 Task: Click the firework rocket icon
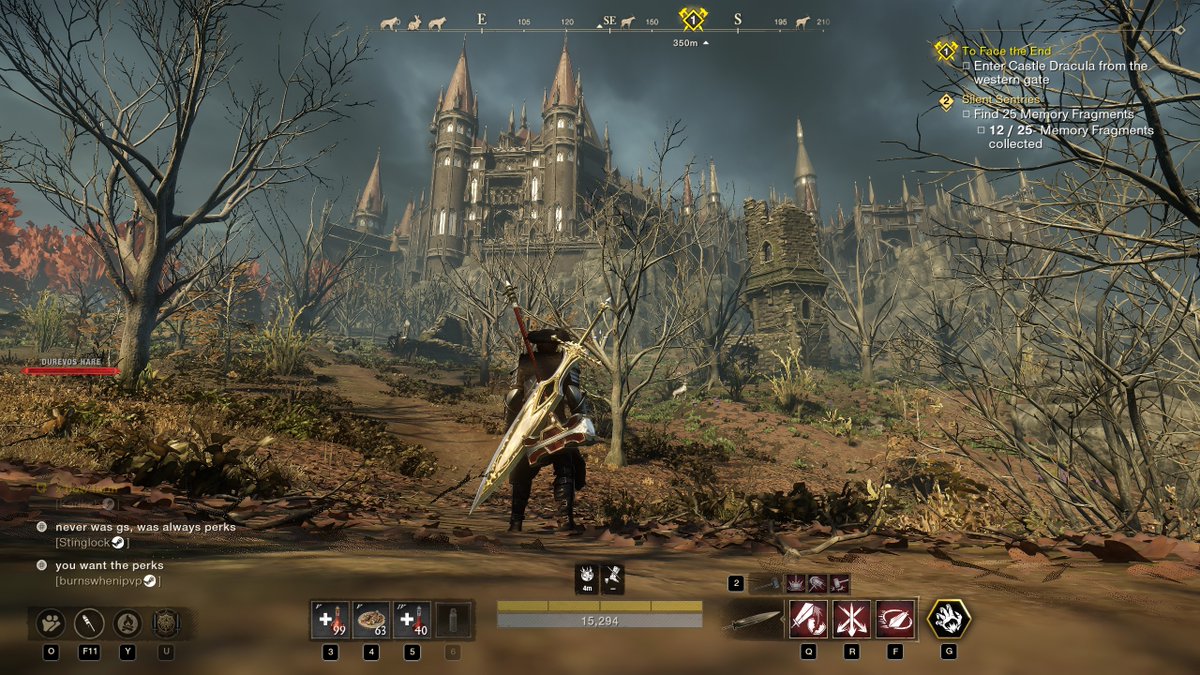(x=89, y=623)
